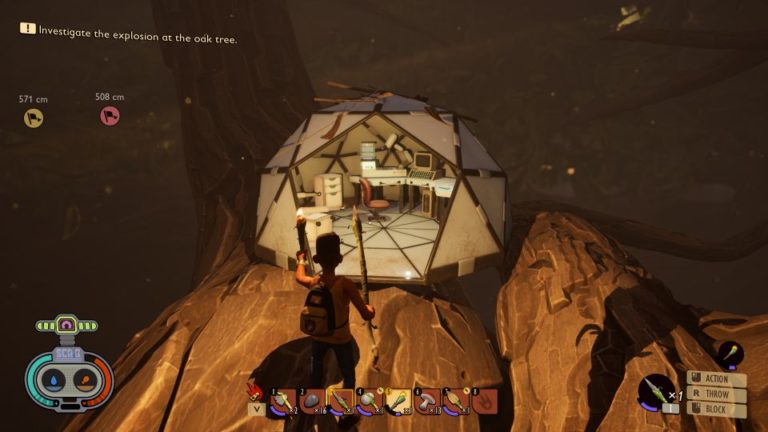
Task: Select the lit torch hotbar slot
Action: point(398,402)
